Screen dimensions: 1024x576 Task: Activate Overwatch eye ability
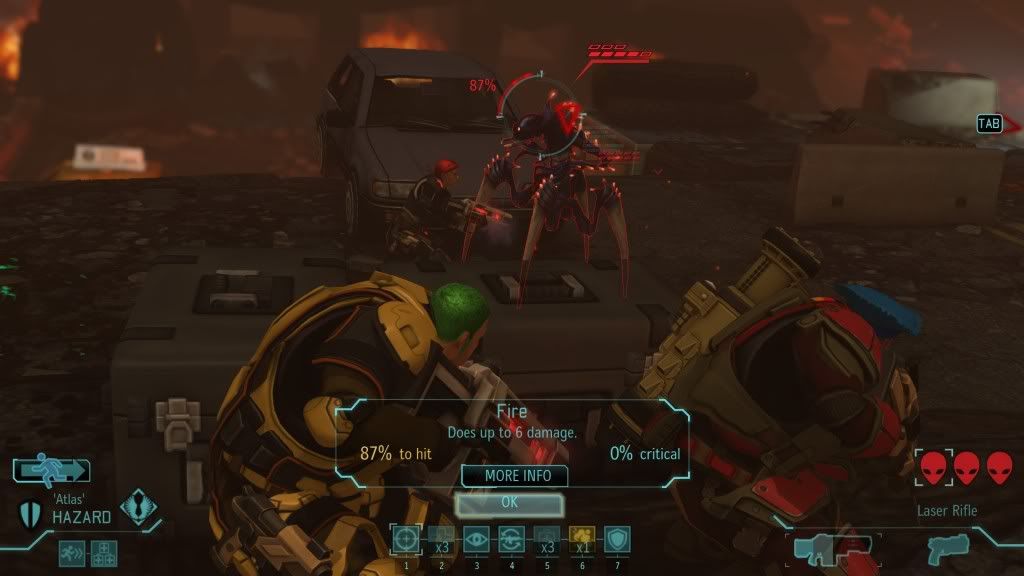(477, 540)
